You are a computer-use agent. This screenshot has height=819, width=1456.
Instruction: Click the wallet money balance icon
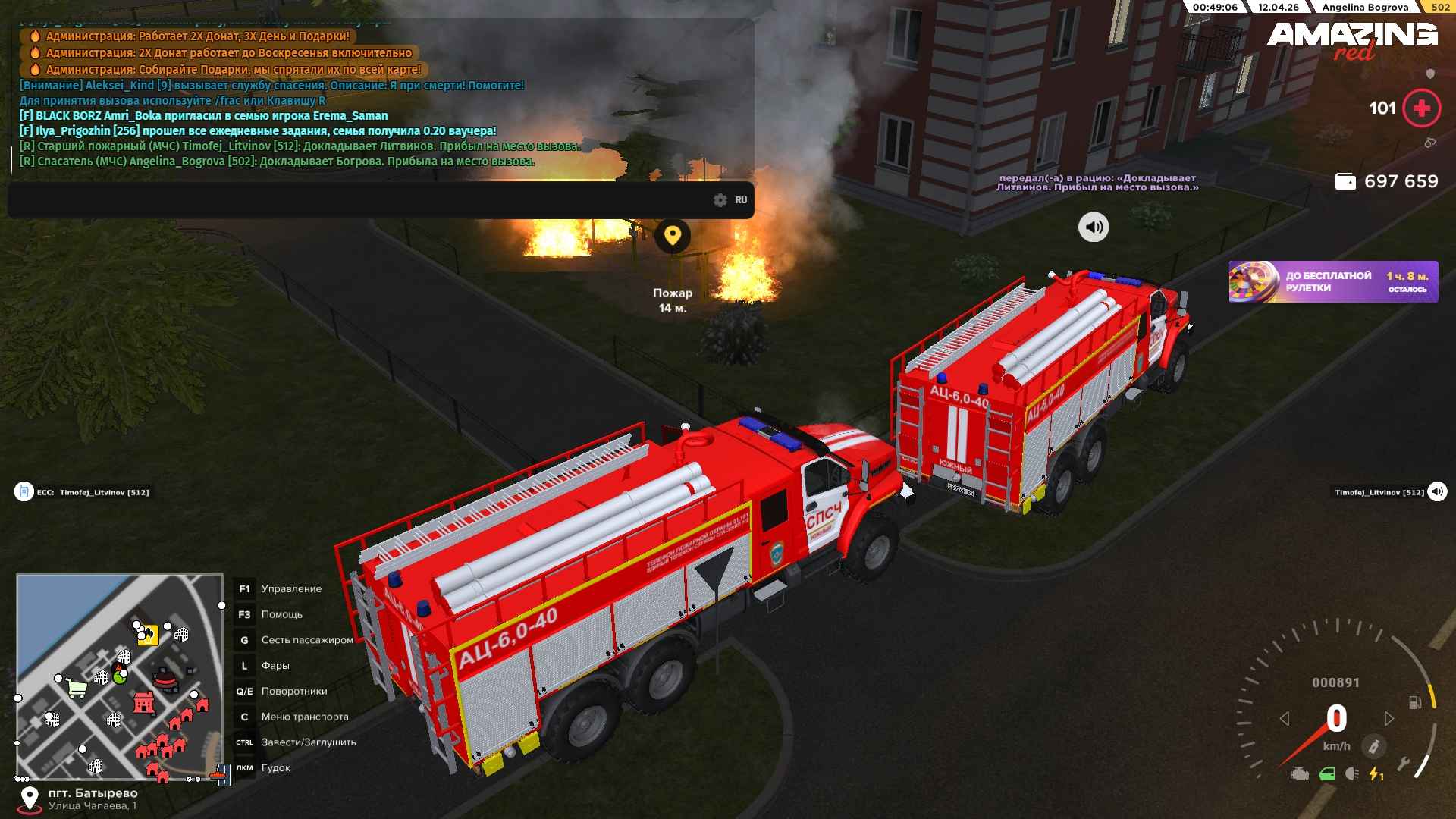1345,182
